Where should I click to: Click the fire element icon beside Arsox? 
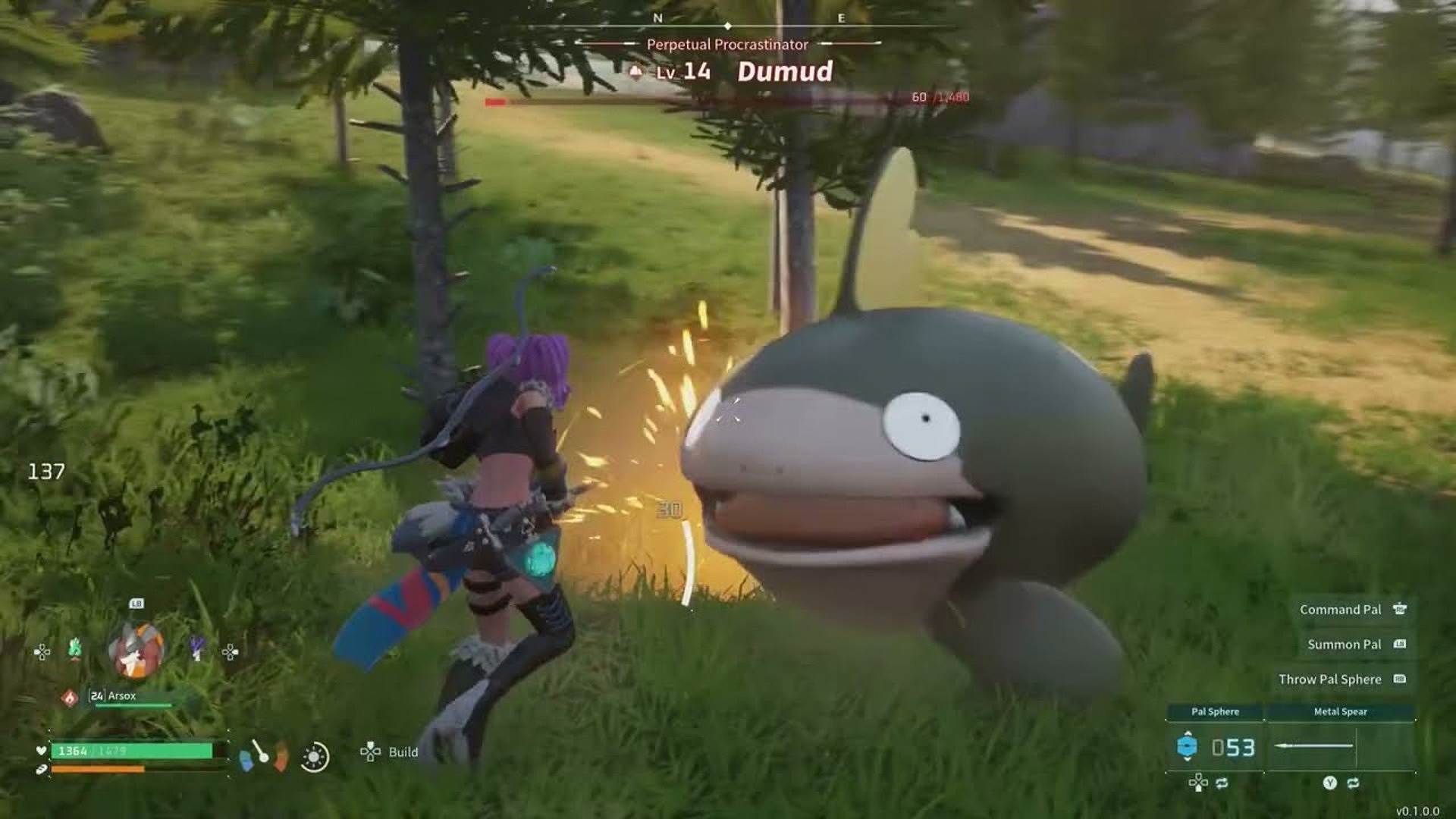click(70, 698)
